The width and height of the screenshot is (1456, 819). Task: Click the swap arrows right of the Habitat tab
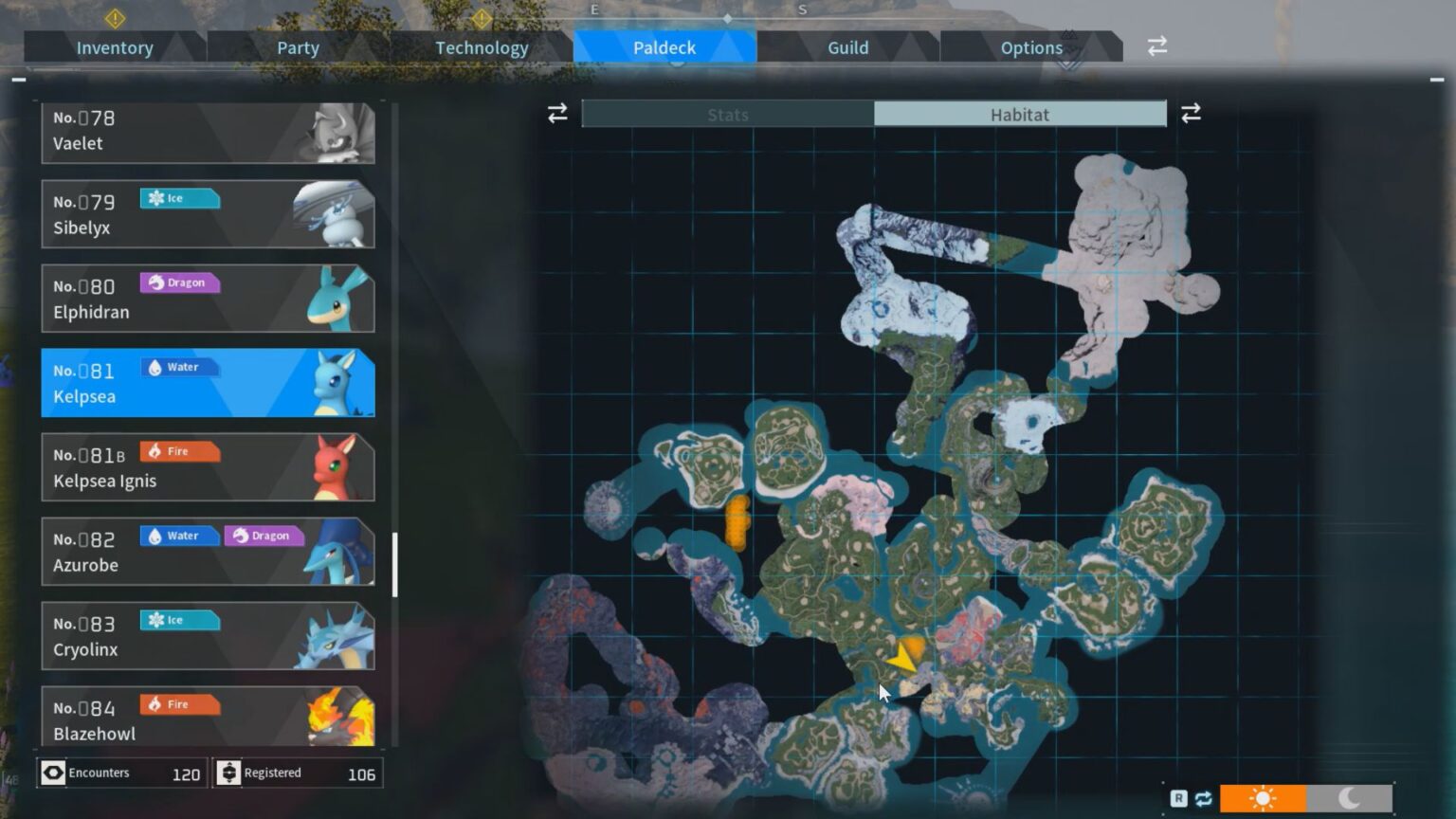(1192, 113)
